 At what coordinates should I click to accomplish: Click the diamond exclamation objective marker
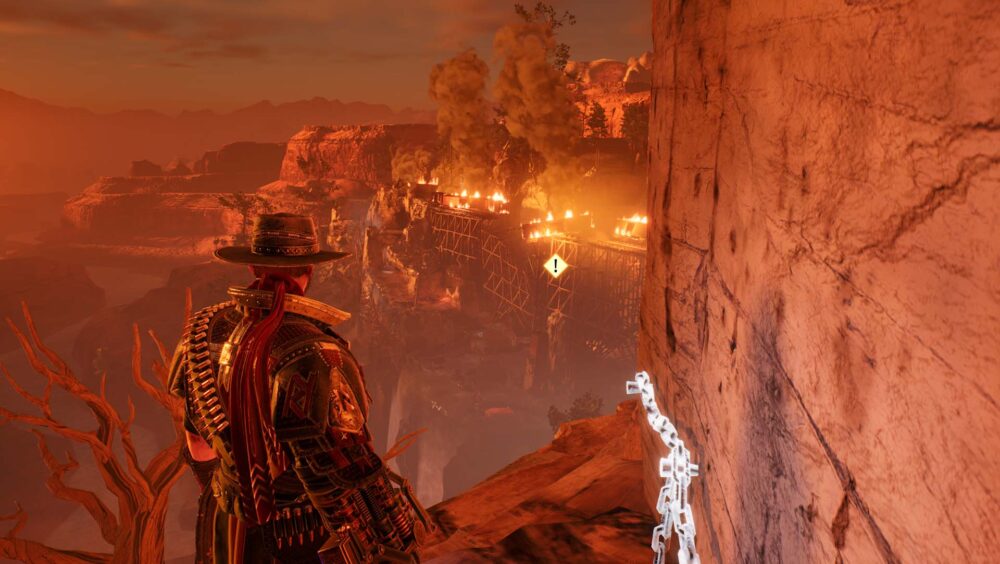pos(556,266)
